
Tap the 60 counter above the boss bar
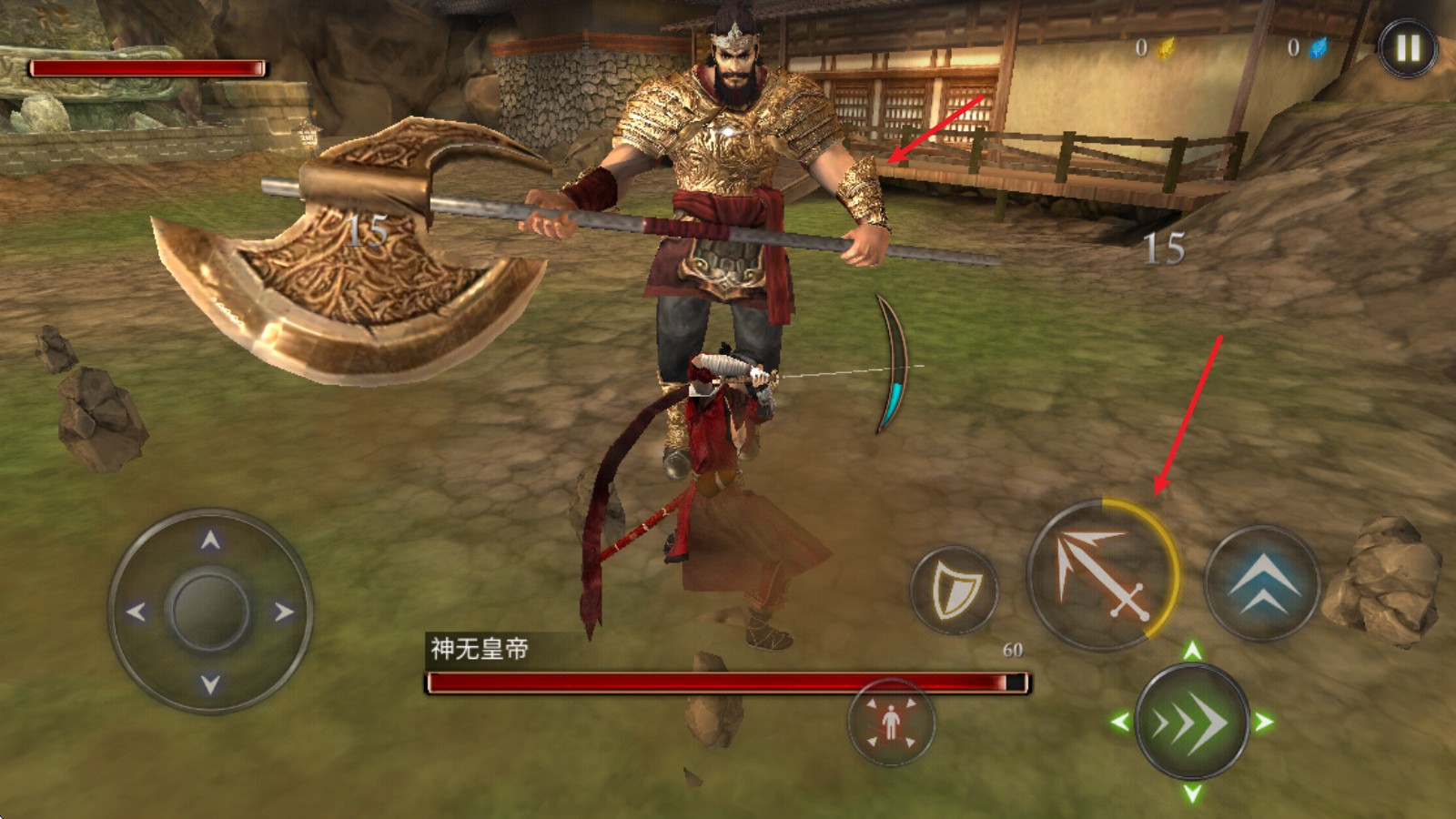click(1013, 648)
